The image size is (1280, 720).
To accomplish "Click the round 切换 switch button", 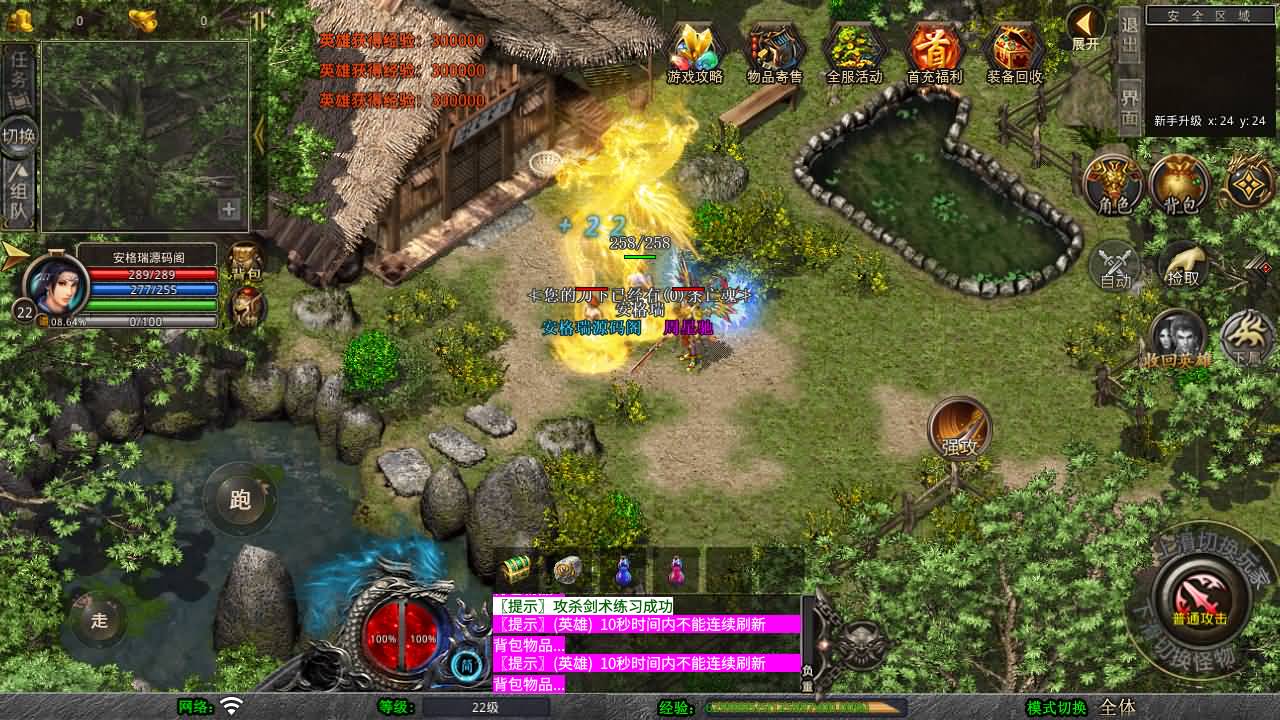I will click(x=19, y=135).
